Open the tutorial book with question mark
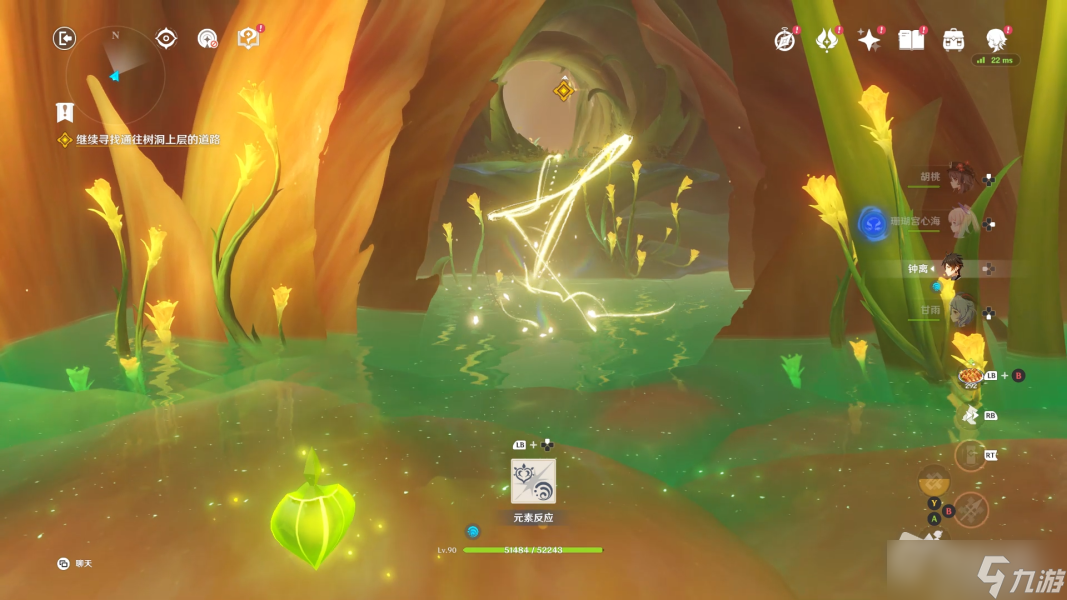This screenshot has width=1067, height=600. point(248,38)
